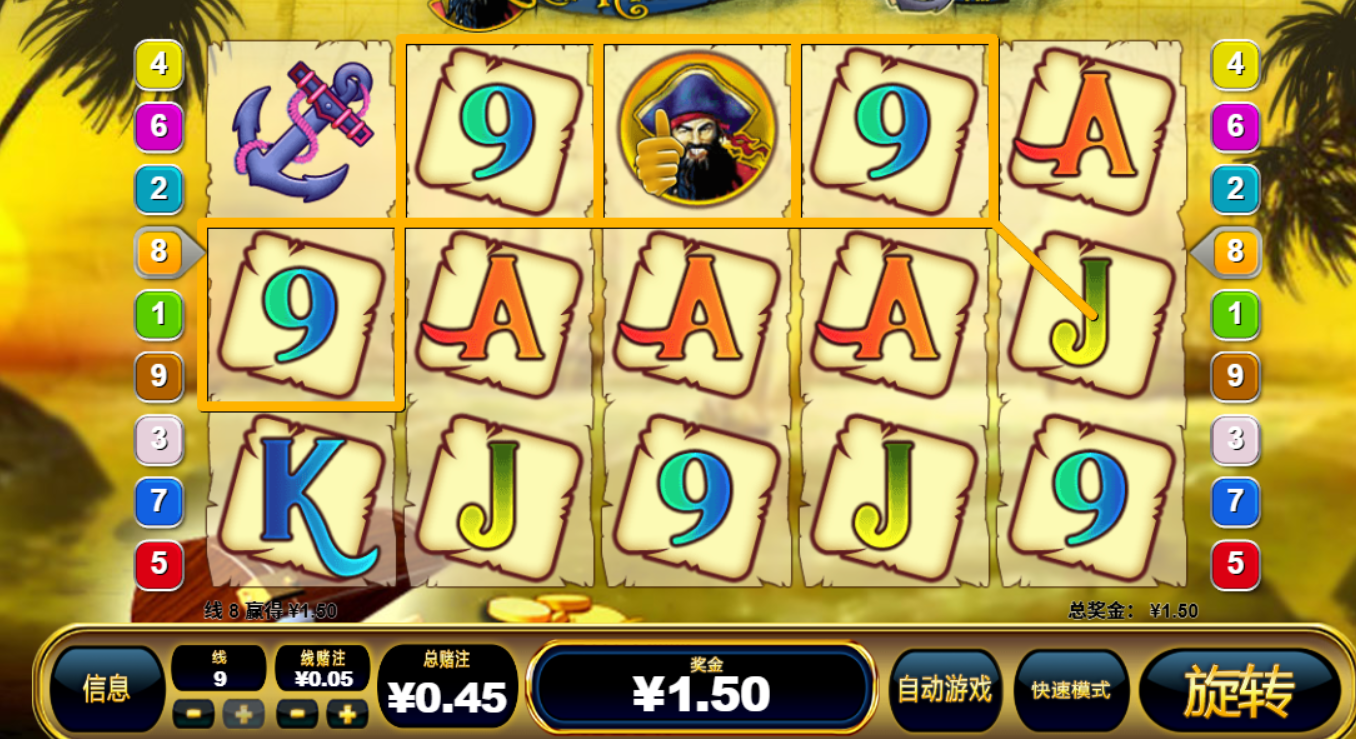The height and width of the screenshot is (739, 1356).
Task: Decrease the number of lines (线)
Action: pos(194,714)
